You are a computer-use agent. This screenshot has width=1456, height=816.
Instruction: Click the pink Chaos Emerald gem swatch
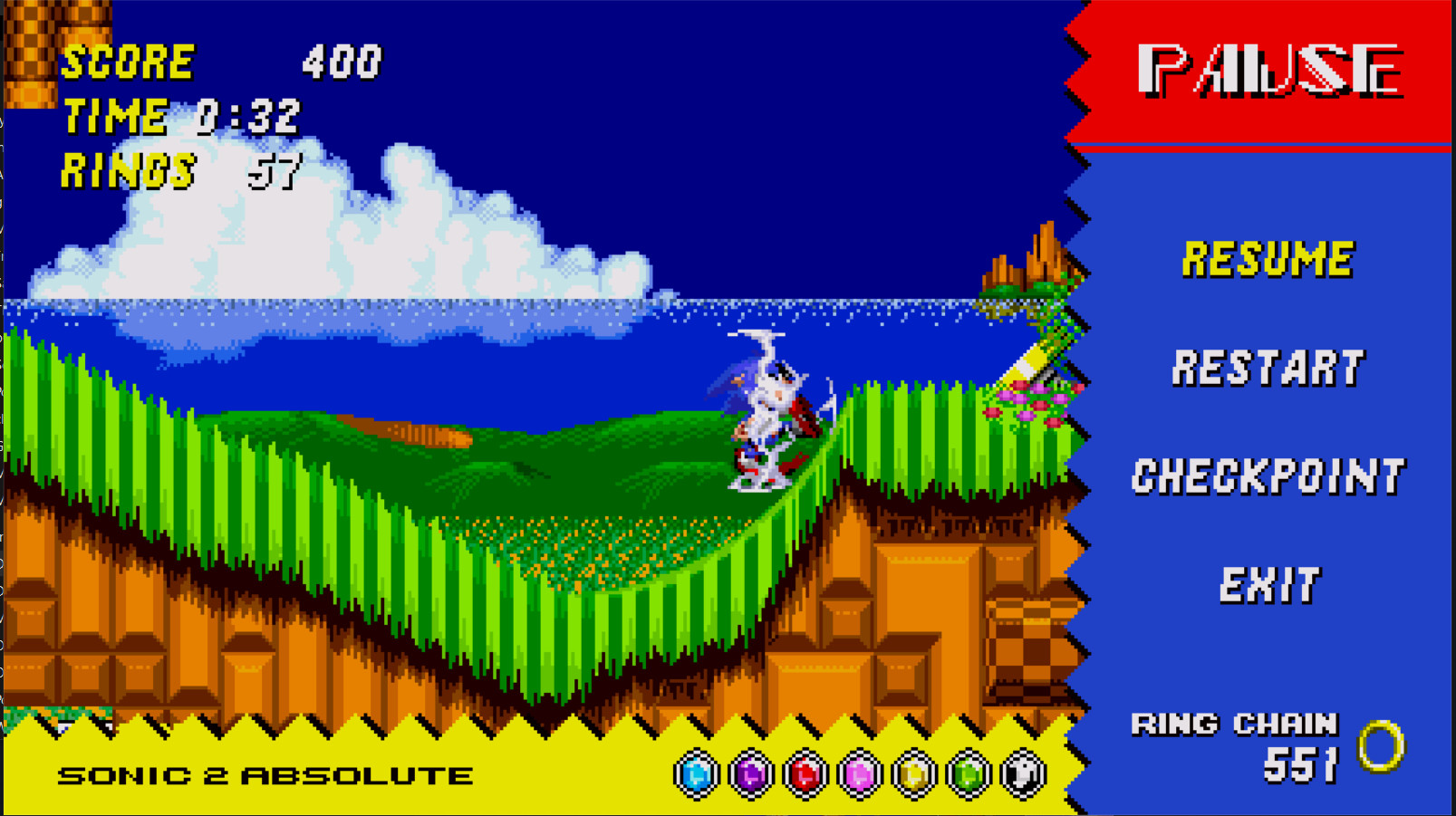(x=859, y=773)
